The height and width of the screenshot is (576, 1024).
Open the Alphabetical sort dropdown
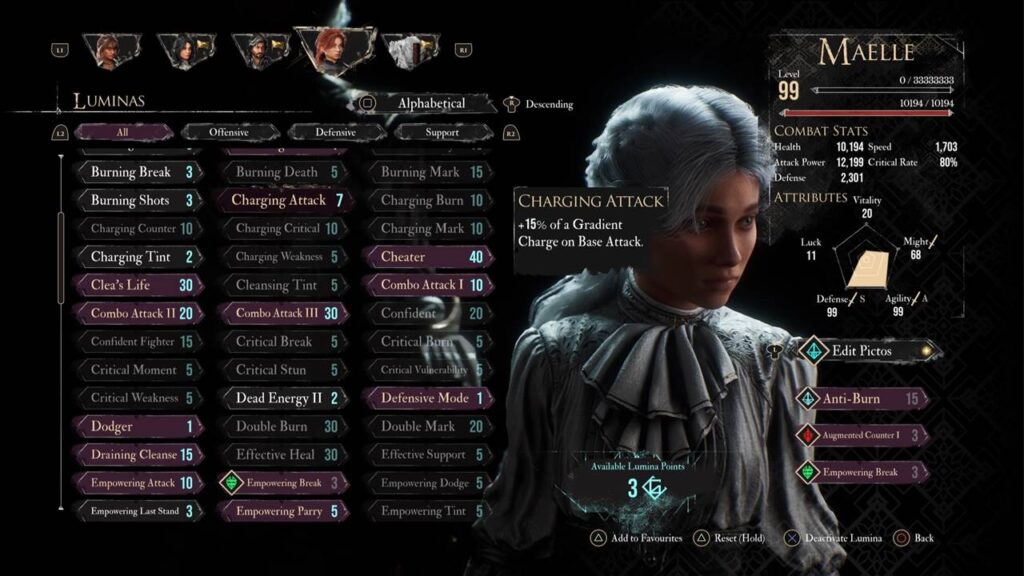tap(431, 103)
